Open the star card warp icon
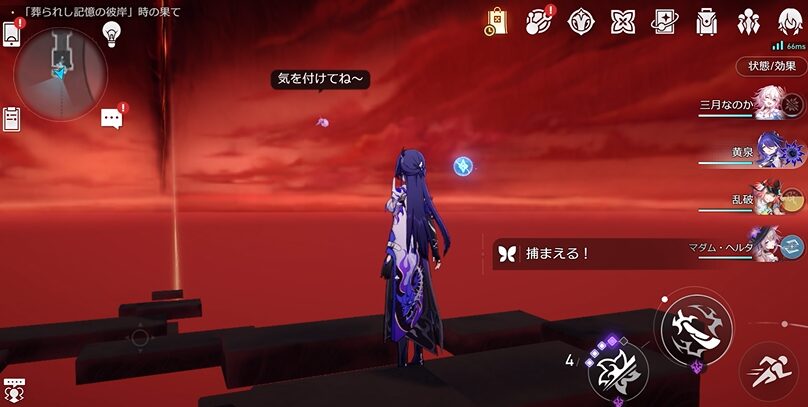The width and height of the screenshot is (808, 407). pos(664,21)
